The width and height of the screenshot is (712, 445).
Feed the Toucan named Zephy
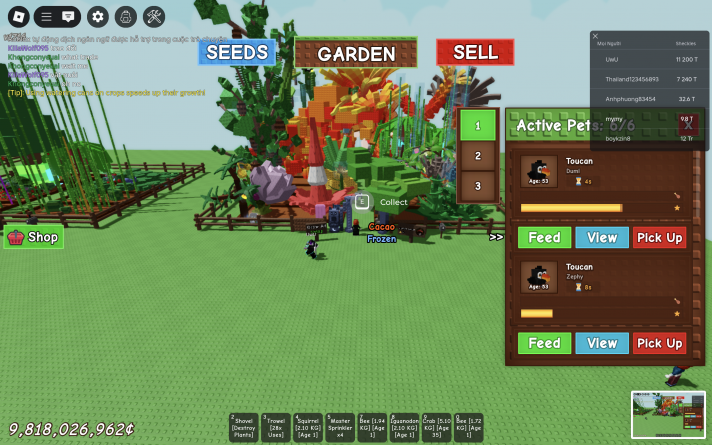click(544, 343)
